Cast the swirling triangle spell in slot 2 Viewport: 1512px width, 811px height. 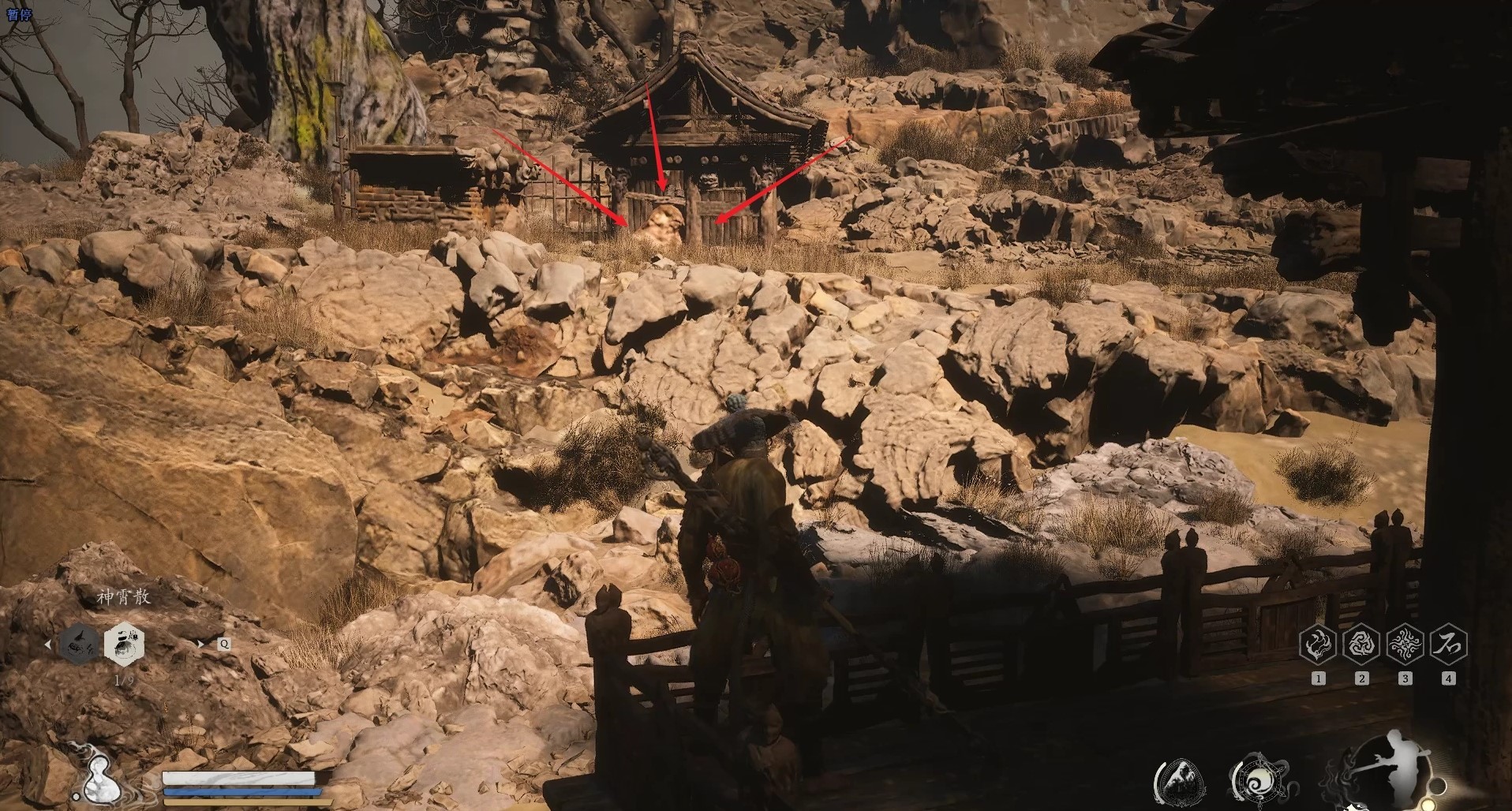pos(1361,644)
